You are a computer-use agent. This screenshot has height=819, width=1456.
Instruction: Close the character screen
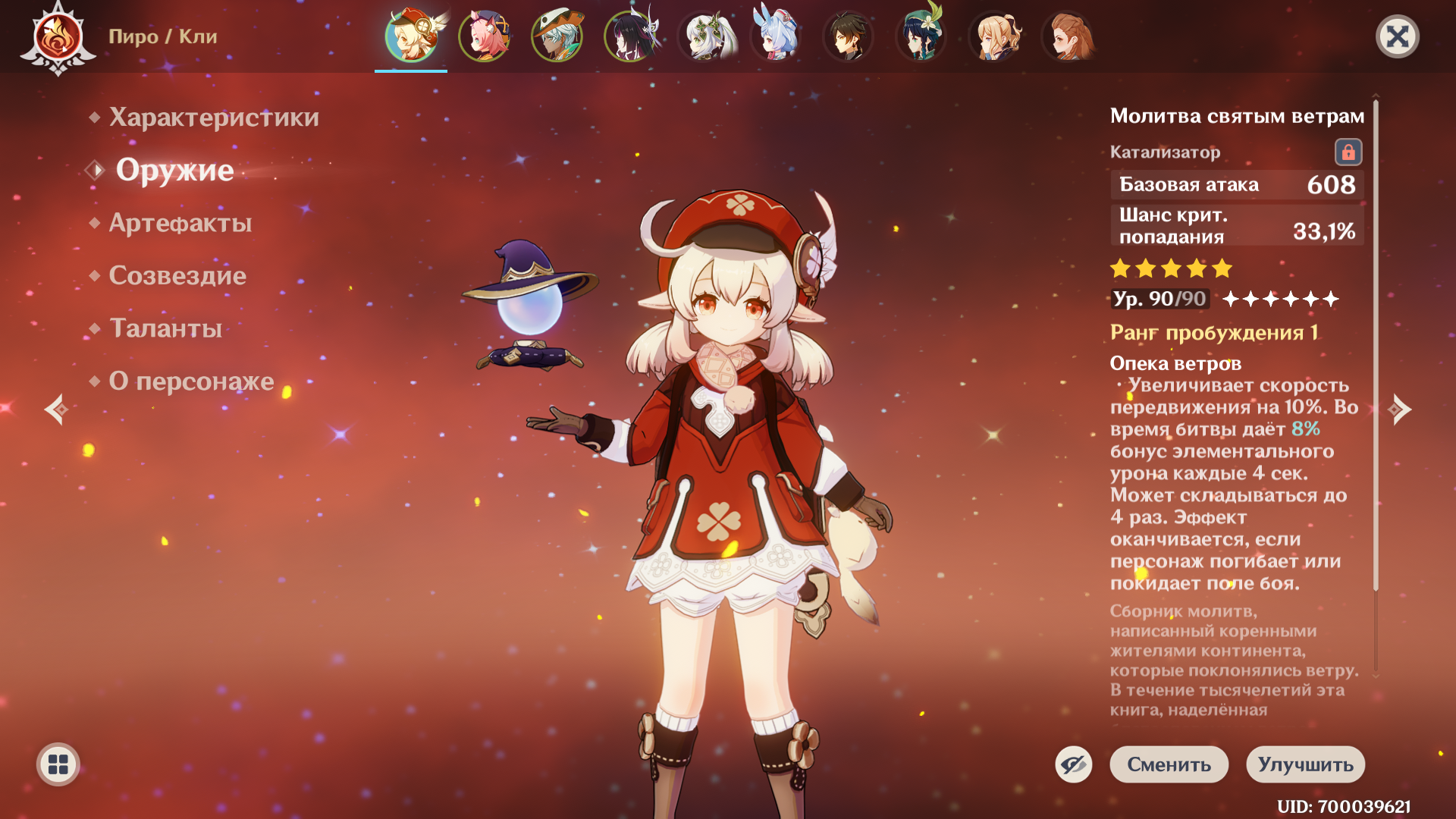click(x=1397, y=36)
